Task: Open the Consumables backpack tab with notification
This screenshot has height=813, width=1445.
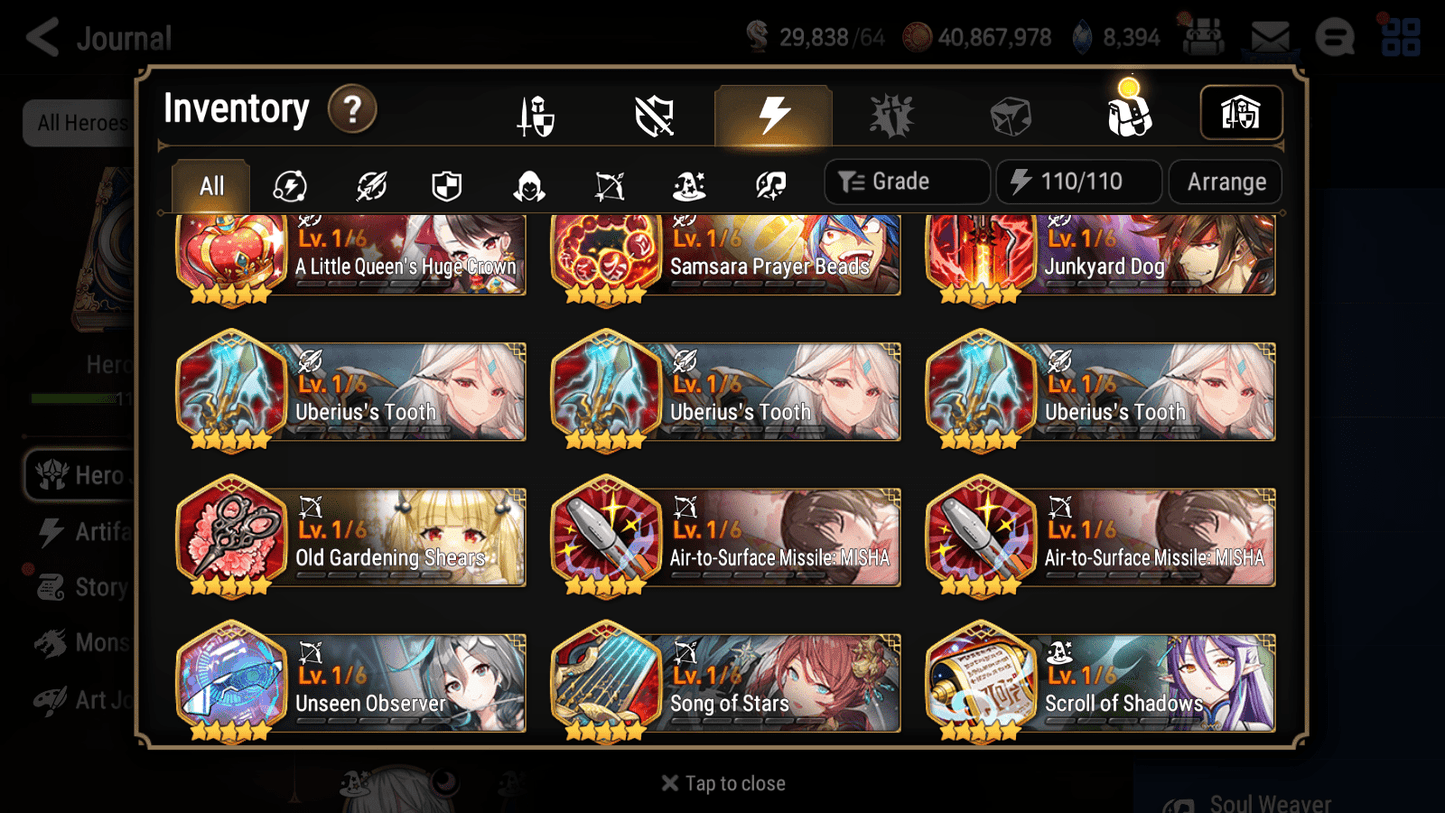Action: point(1129,114)
